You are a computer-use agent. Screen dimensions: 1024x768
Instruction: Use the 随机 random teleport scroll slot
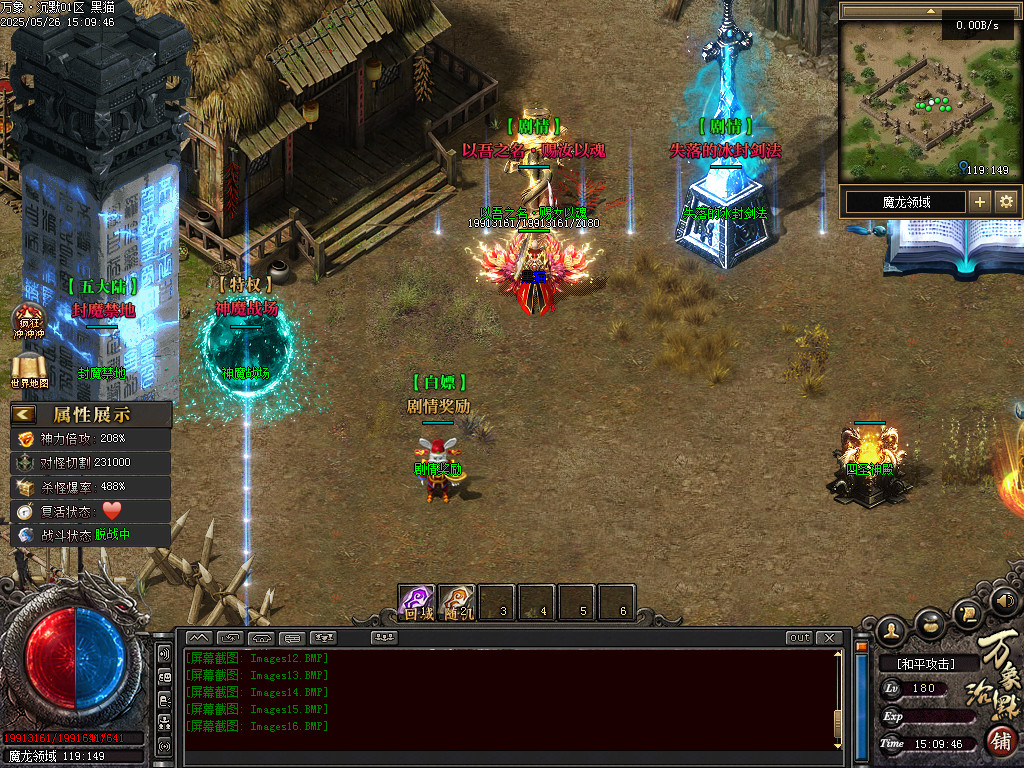pyautogui.click(x=457, y=602)
